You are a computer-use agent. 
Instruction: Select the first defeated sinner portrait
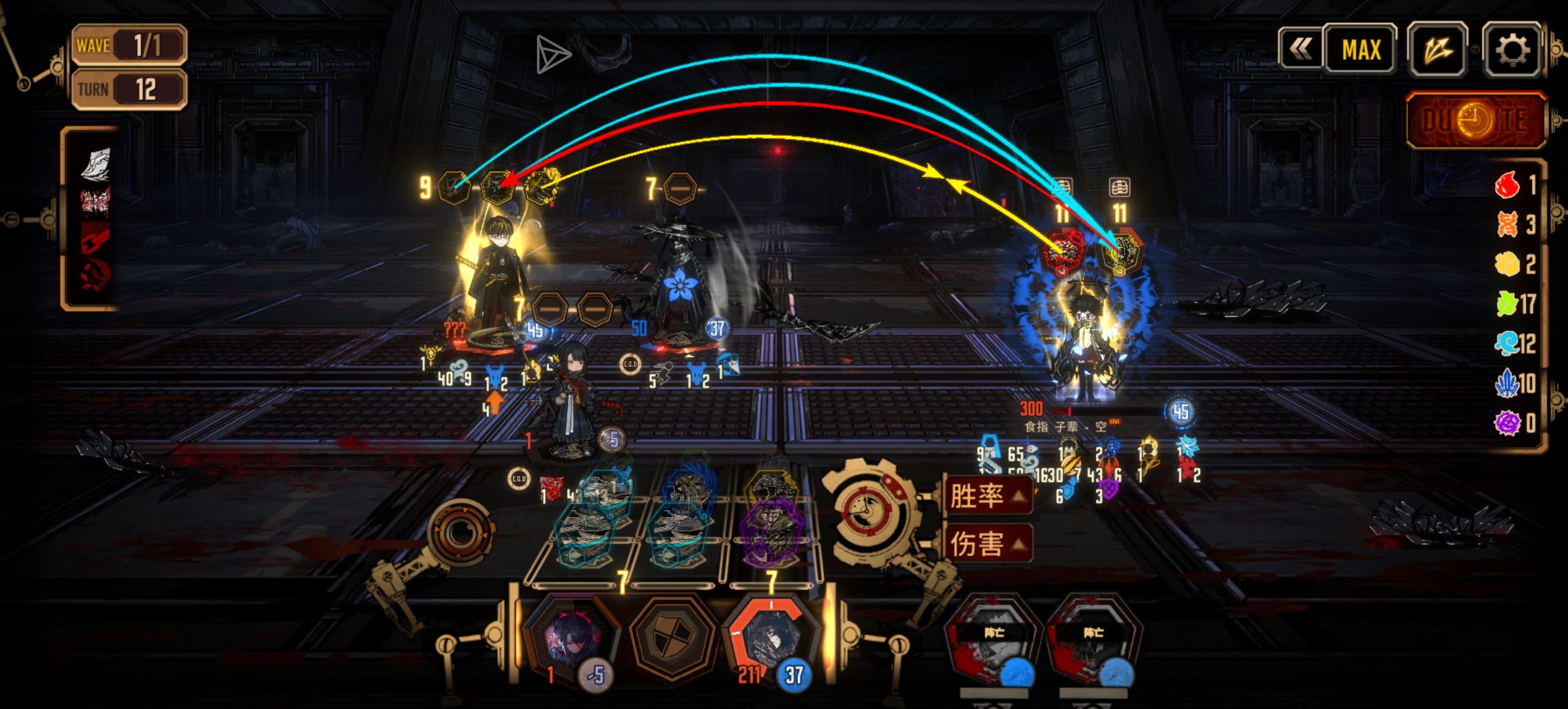[993, 640]
